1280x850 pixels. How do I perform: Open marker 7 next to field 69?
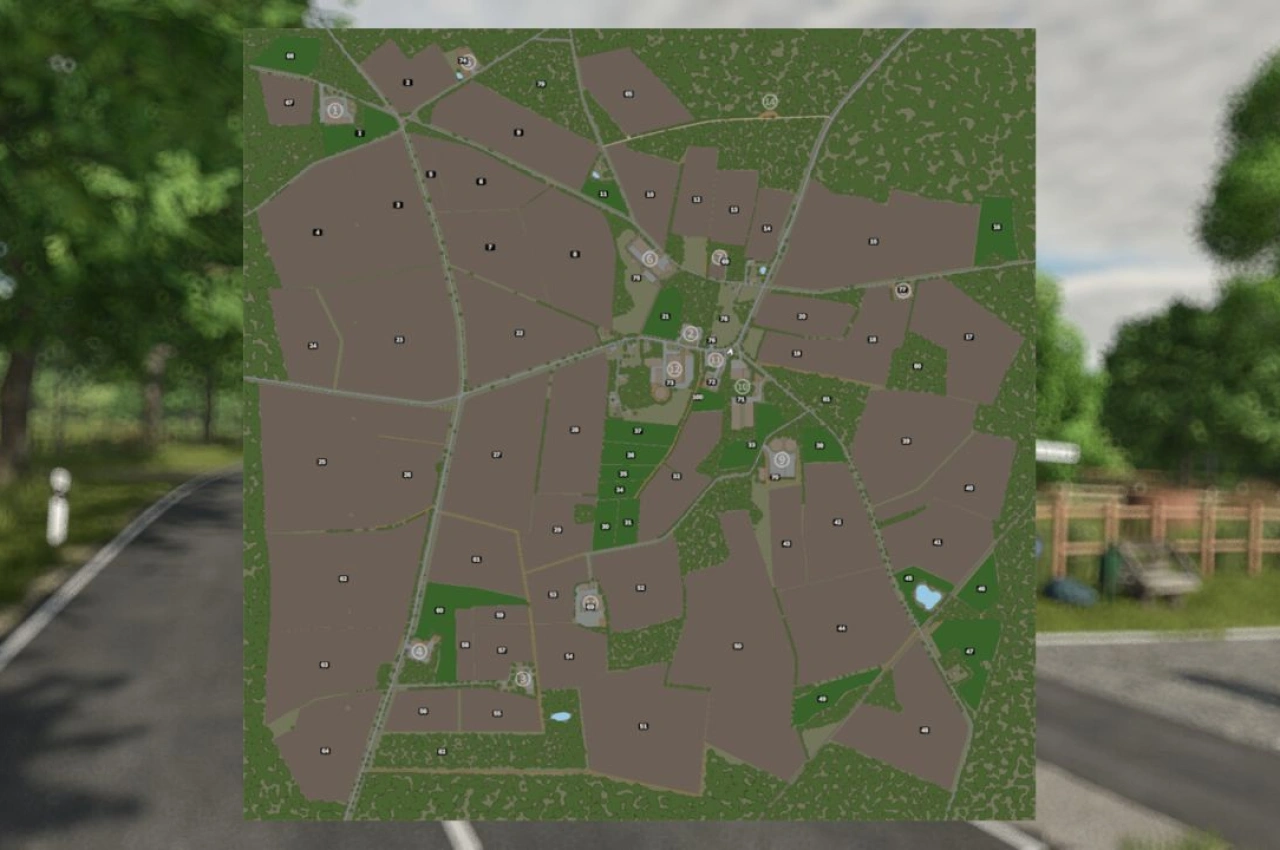tap(719, 257)
